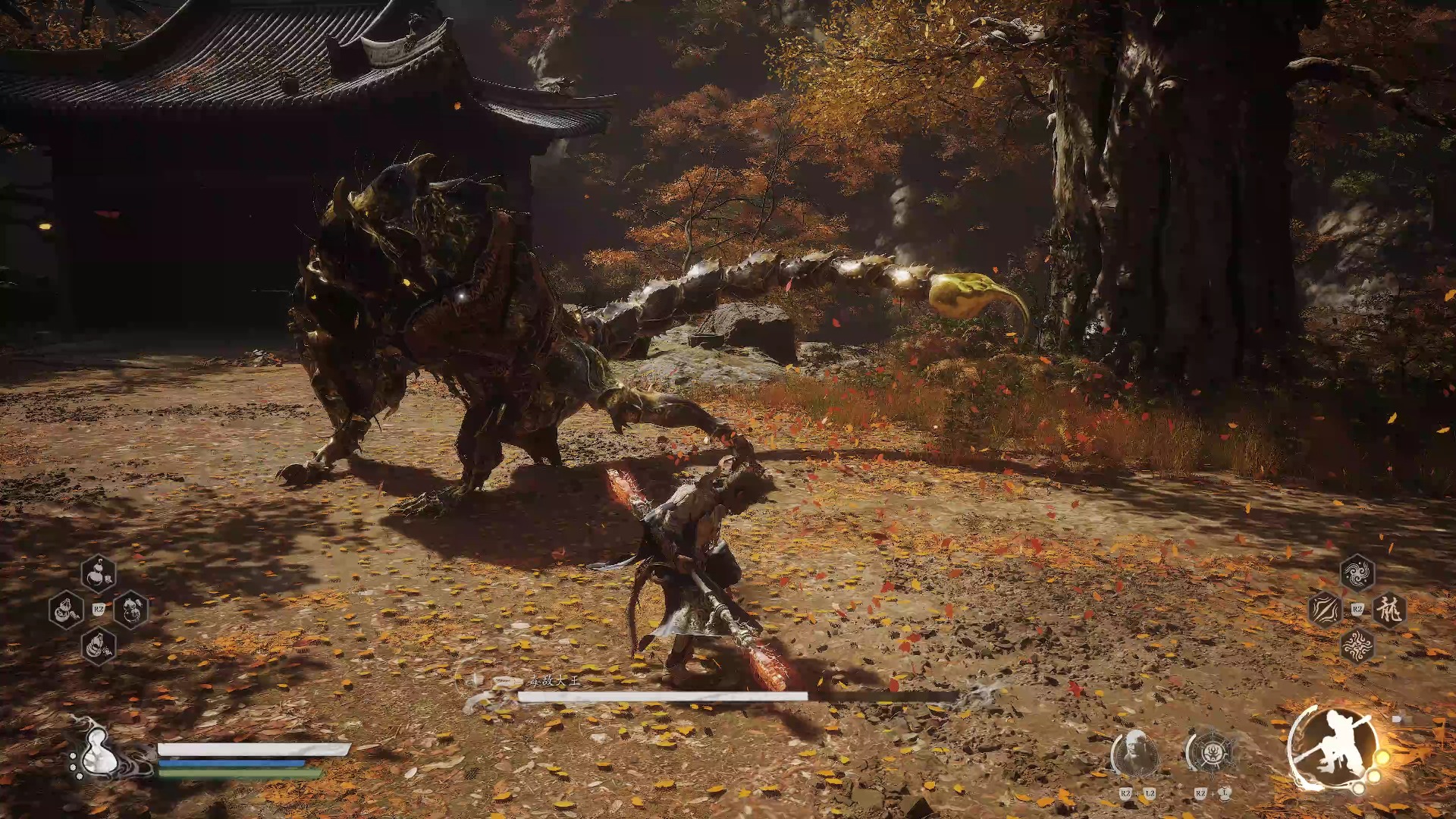Click the bald head spirit skill icon
Viewport: 1456px width, 819px height.
[x=1134, y=753]
